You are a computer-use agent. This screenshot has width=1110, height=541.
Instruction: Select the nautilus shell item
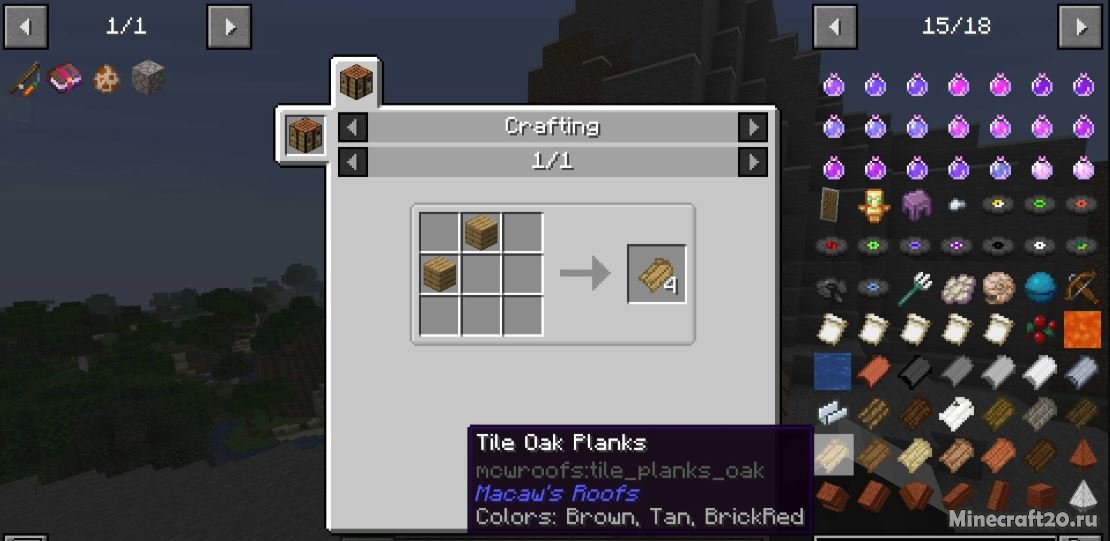click(998, 288)
